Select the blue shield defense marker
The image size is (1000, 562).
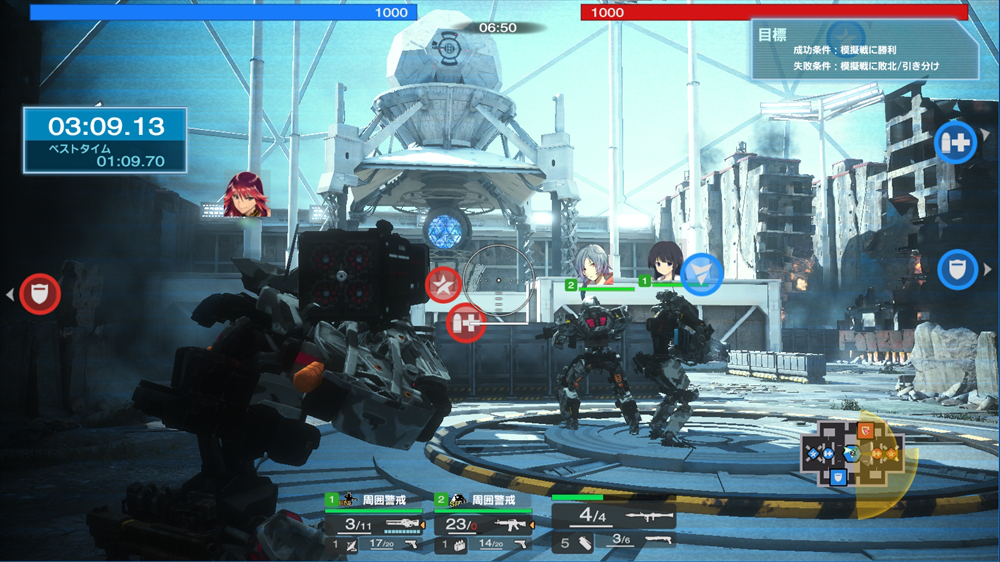(x=957, y=269)
